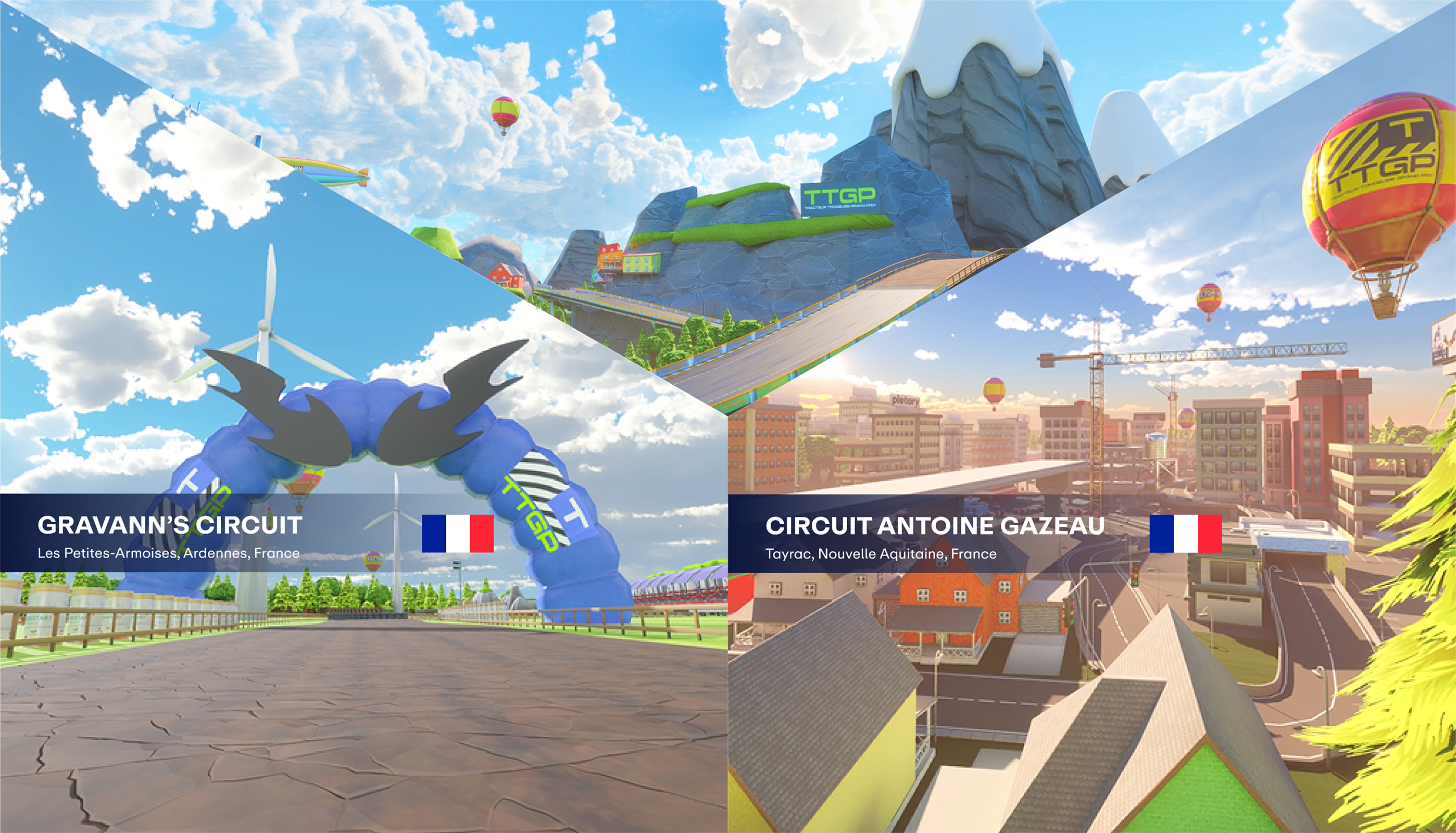The width and height of the screenshot is (1456, 833).
Task: Click the French flag beside Gravann's Circuit
Action: click(458, 533)
